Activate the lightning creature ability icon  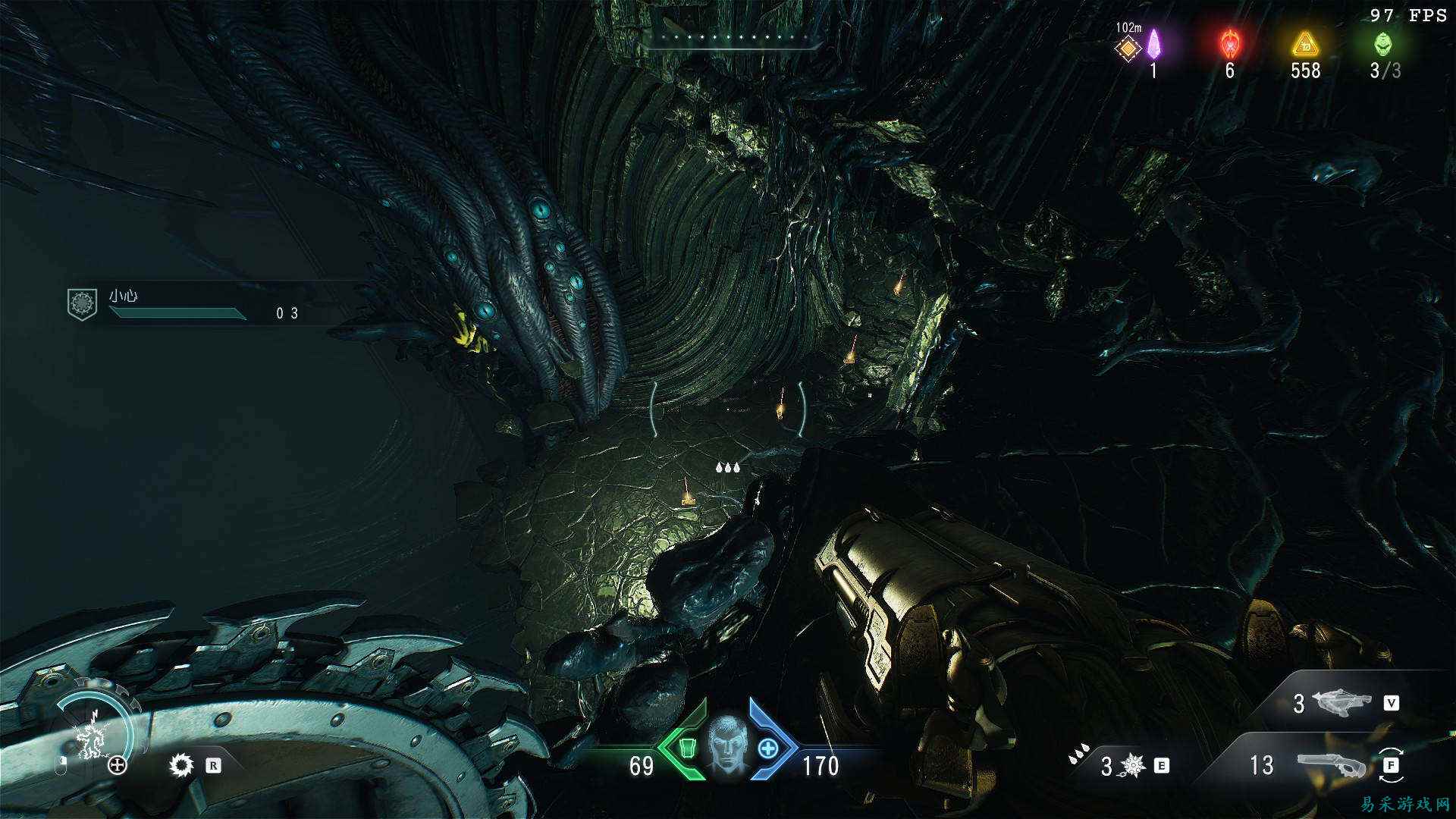pyautogui.click(x=93, y=737)
